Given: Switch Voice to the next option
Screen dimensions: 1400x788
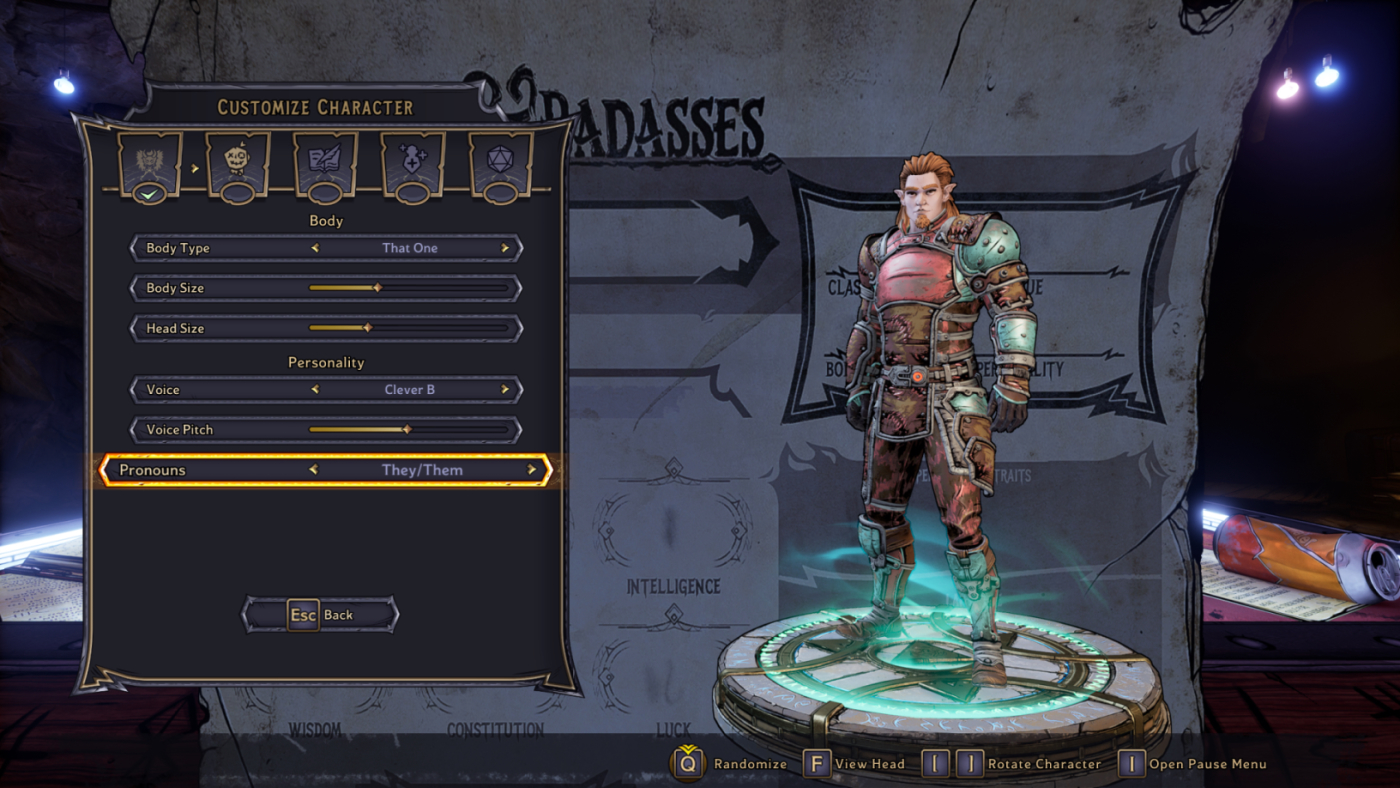Looking at the screenshot, I should (505, 390).
